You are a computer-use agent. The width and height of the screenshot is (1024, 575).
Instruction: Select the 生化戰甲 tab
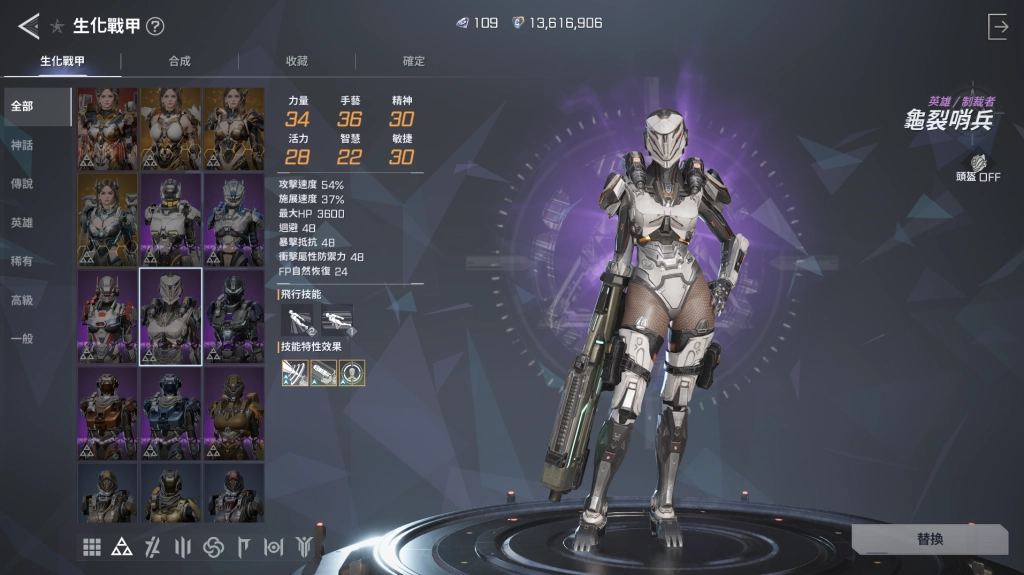pyautogui.click(x=62, y=61)
